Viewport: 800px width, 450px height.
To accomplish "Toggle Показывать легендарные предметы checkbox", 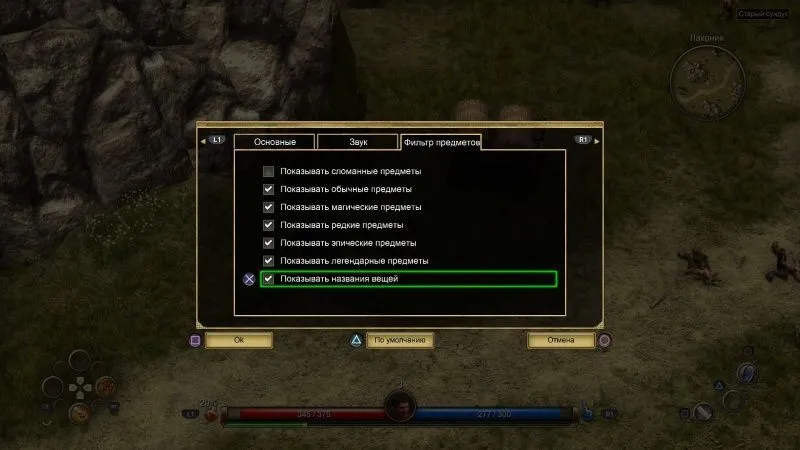I will tap(268, 261).
